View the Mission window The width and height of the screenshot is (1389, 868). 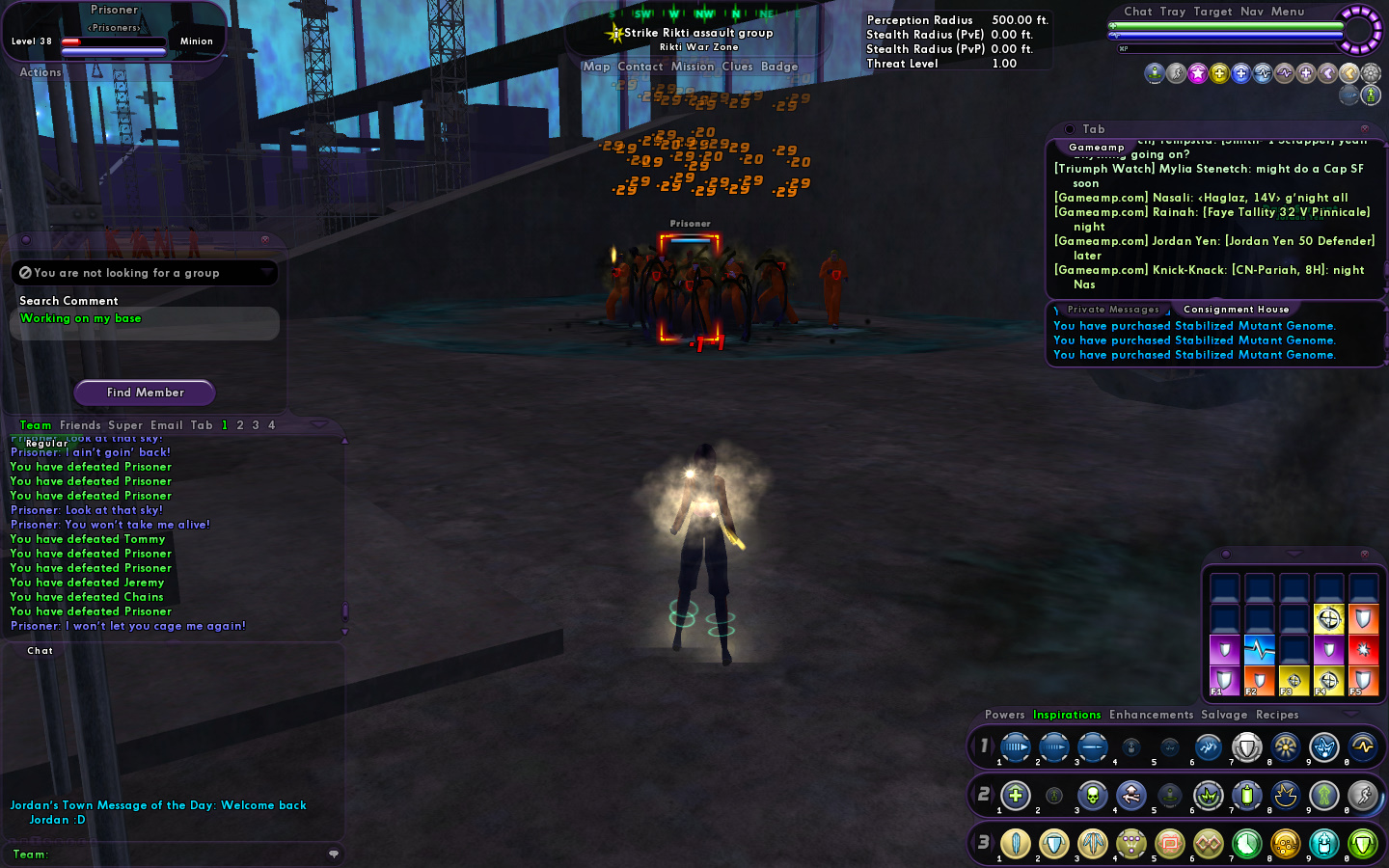coord(693,67)
